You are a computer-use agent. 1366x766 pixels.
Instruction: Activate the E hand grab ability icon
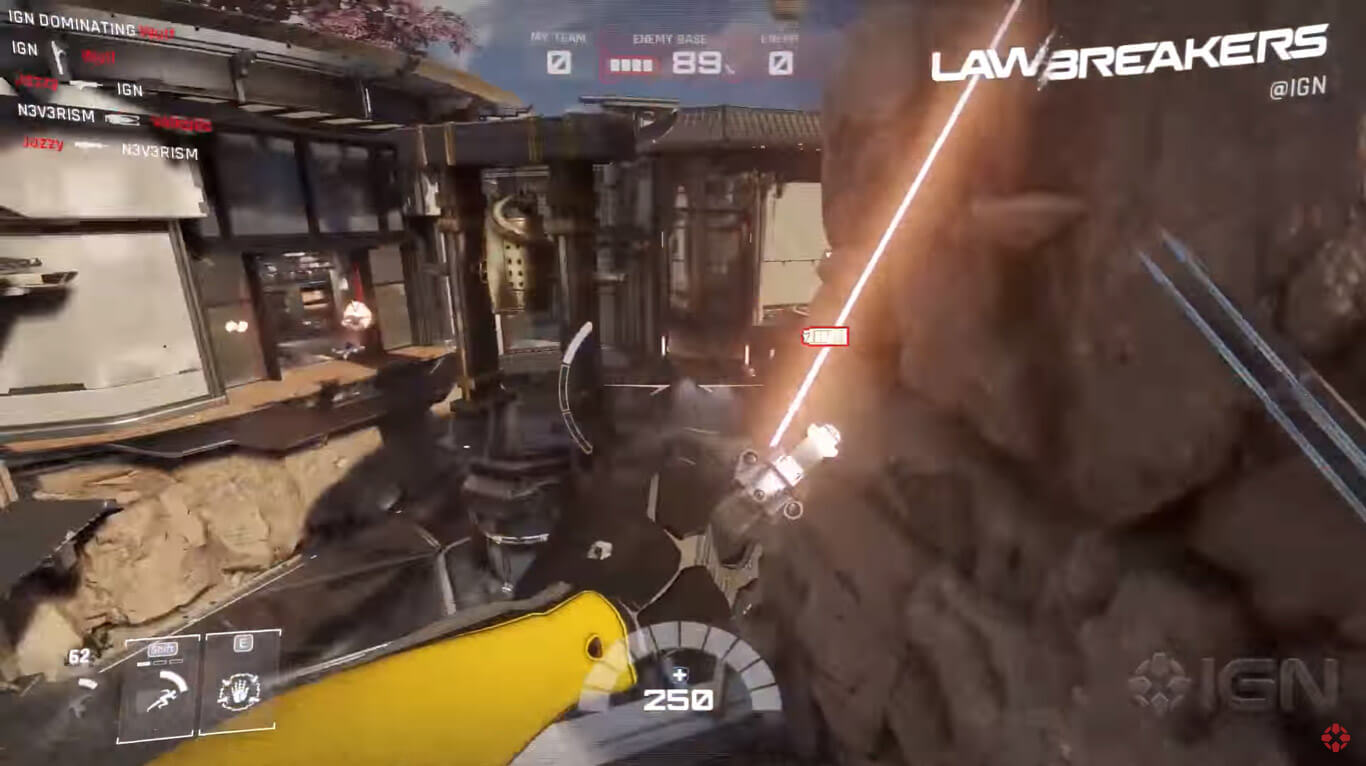tap(240, 690)
